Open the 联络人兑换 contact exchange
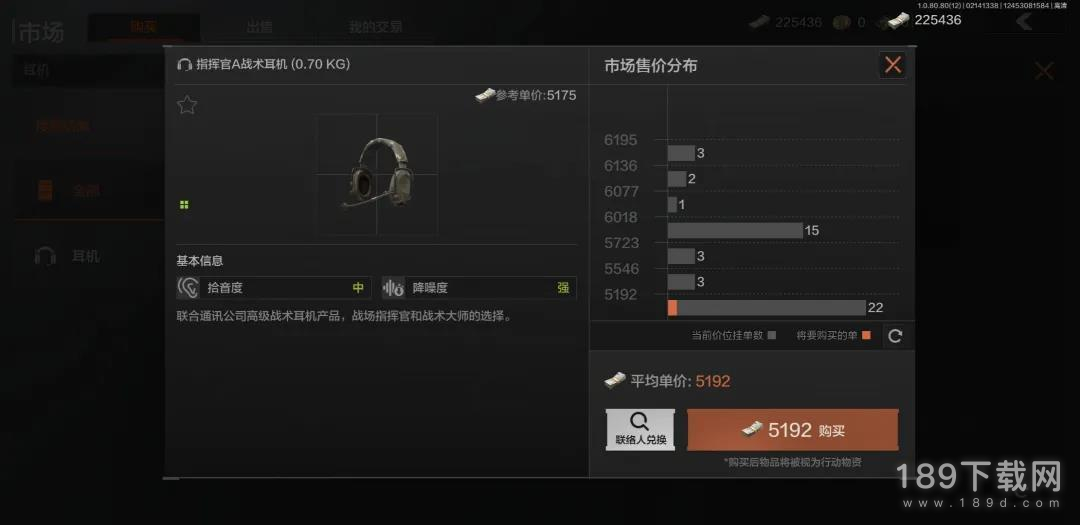This screenshot has width=1080, height=525. pyautogui.click(x=641, y=430)
